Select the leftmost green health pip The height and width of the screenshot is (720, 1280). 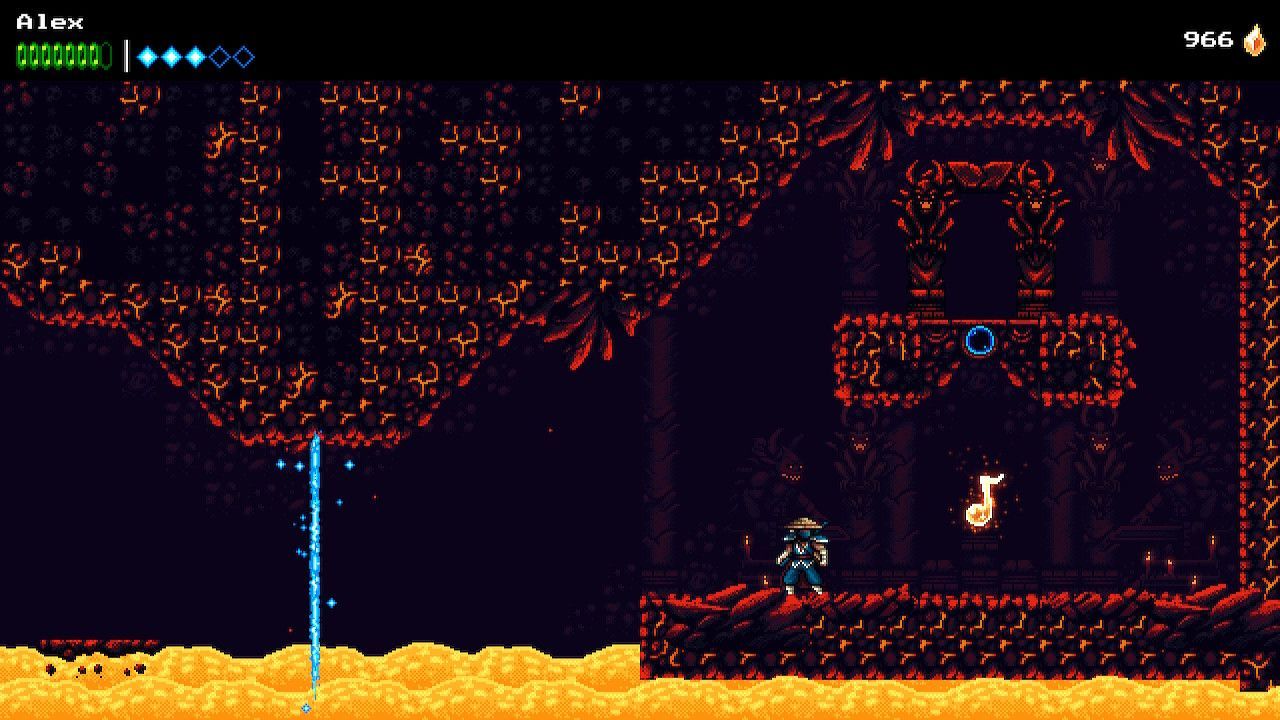coord(22,50)
